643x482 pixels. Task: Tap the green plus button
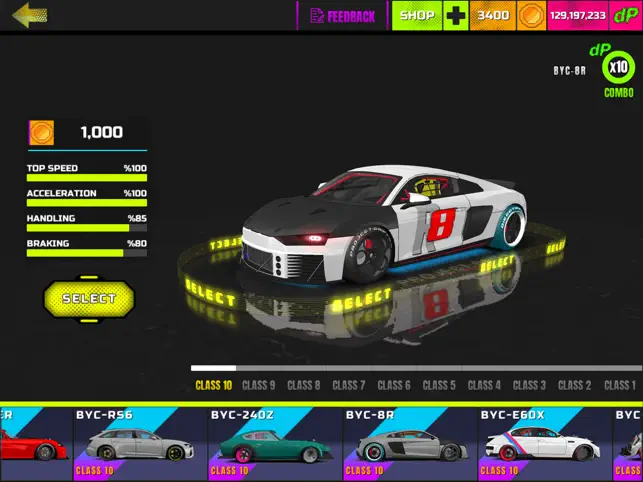456,16
